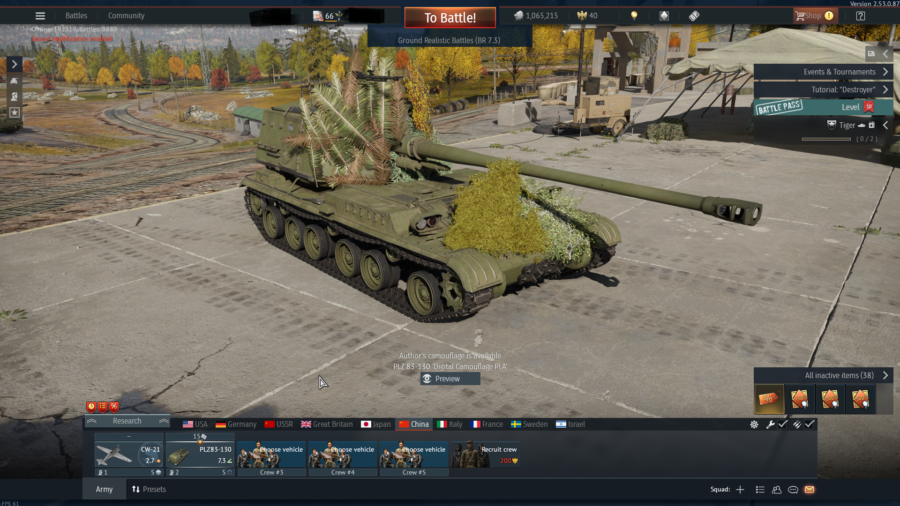Viewport: 900px width, 506px height.
Task: Change the Ground Realistic Battles game mode
Action: click(x=449, y=38)
